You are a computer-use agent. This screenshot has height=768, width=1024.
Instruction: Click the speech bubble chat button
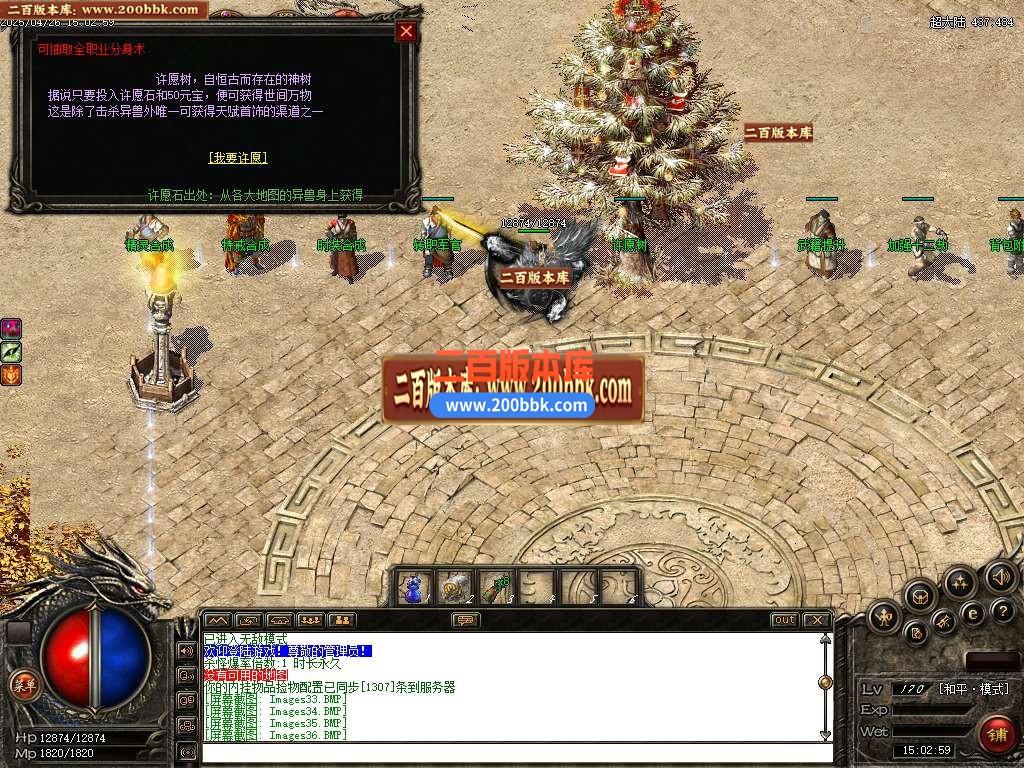465,620
